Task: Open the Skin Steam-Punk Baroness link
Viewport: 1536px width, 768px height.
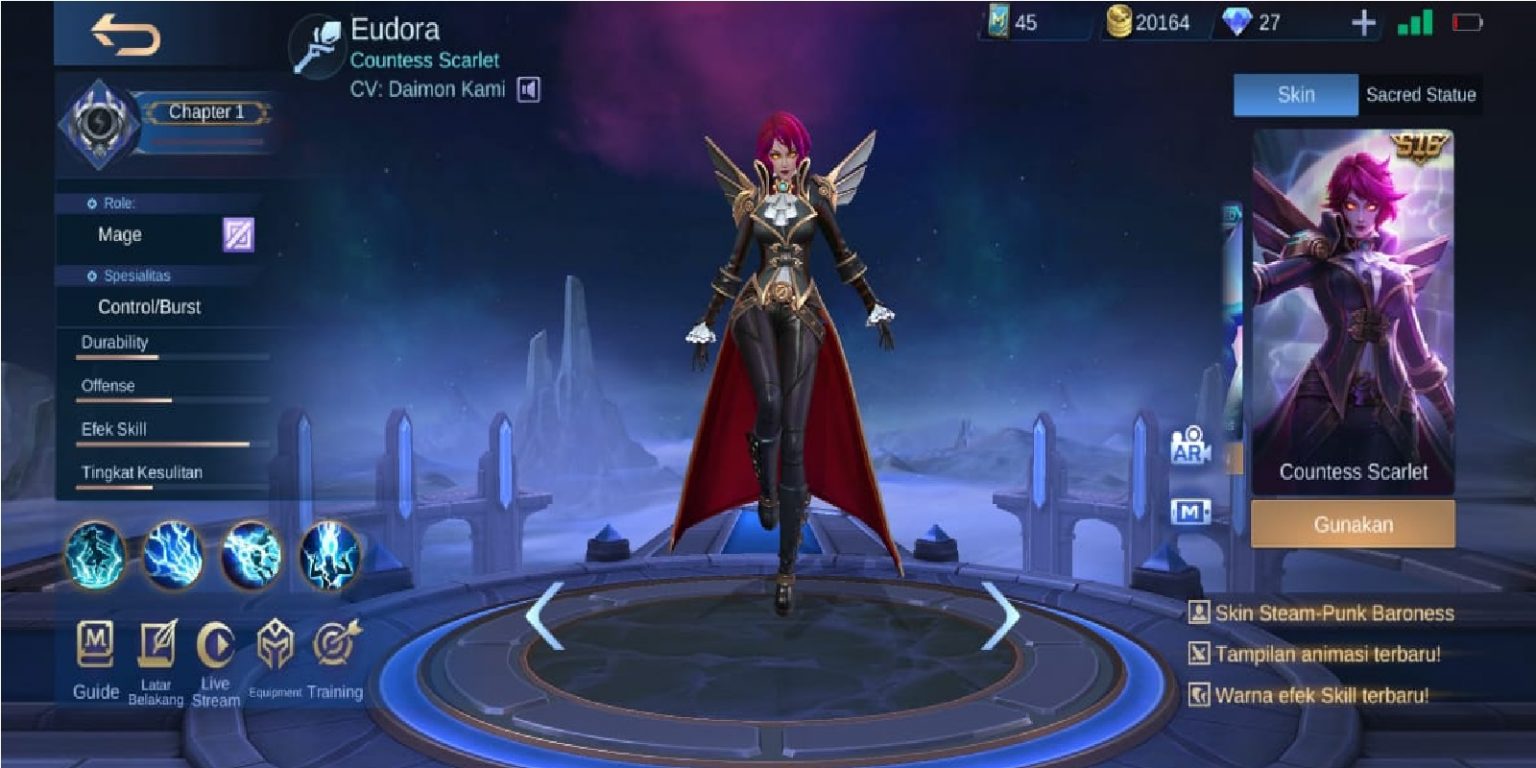Action: 1330,613
